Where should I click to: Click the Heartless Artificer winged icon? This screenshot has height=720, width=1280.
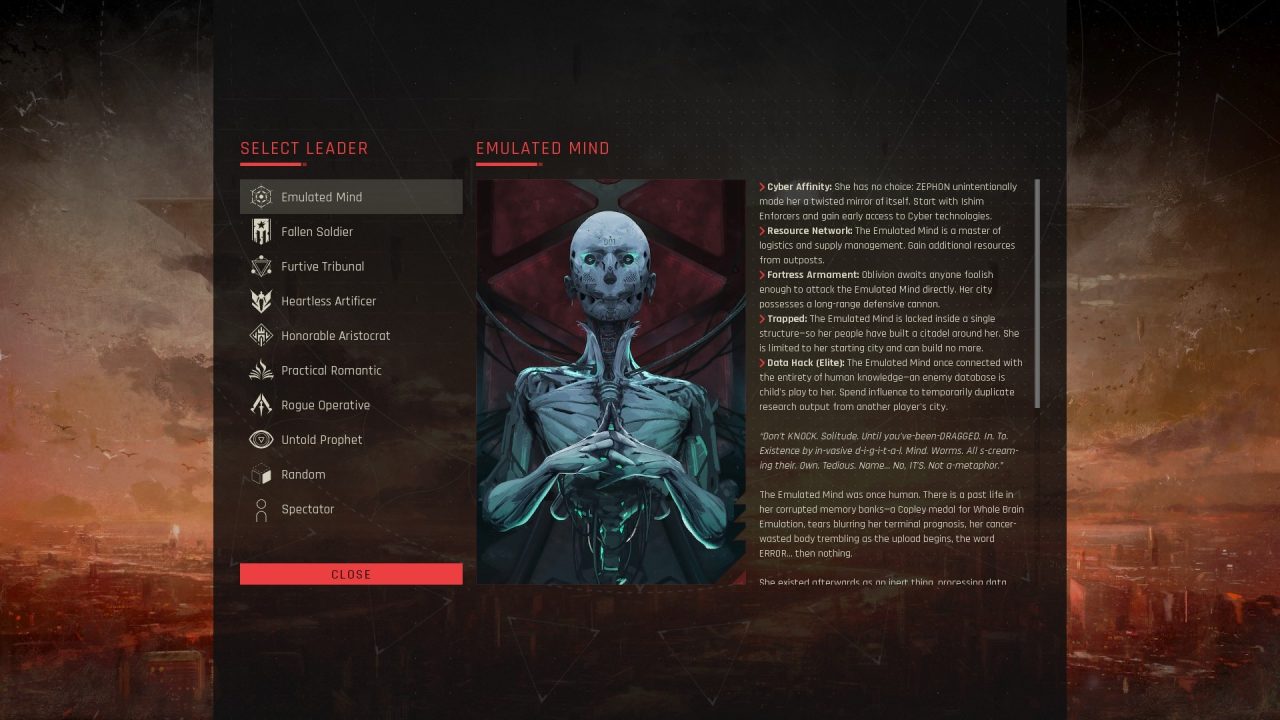(x=260, y=301)
